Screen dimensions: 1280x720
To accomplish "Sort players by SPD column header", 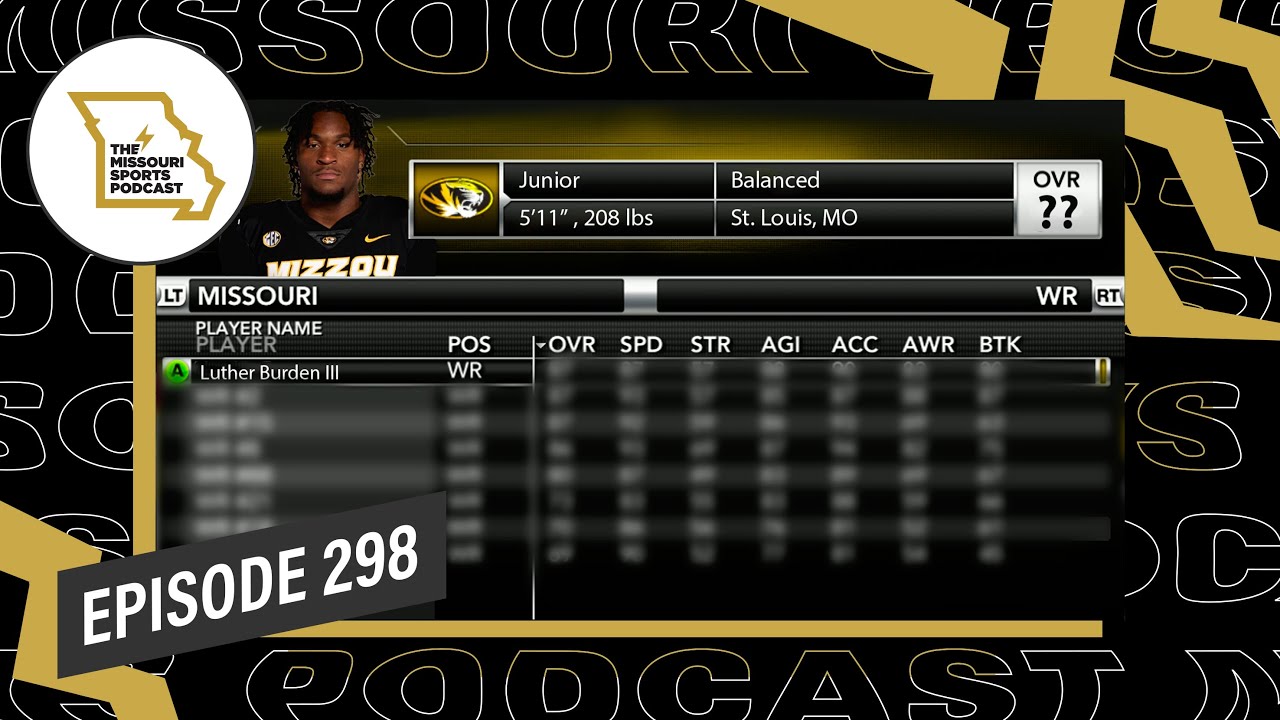I will [641, 345].
